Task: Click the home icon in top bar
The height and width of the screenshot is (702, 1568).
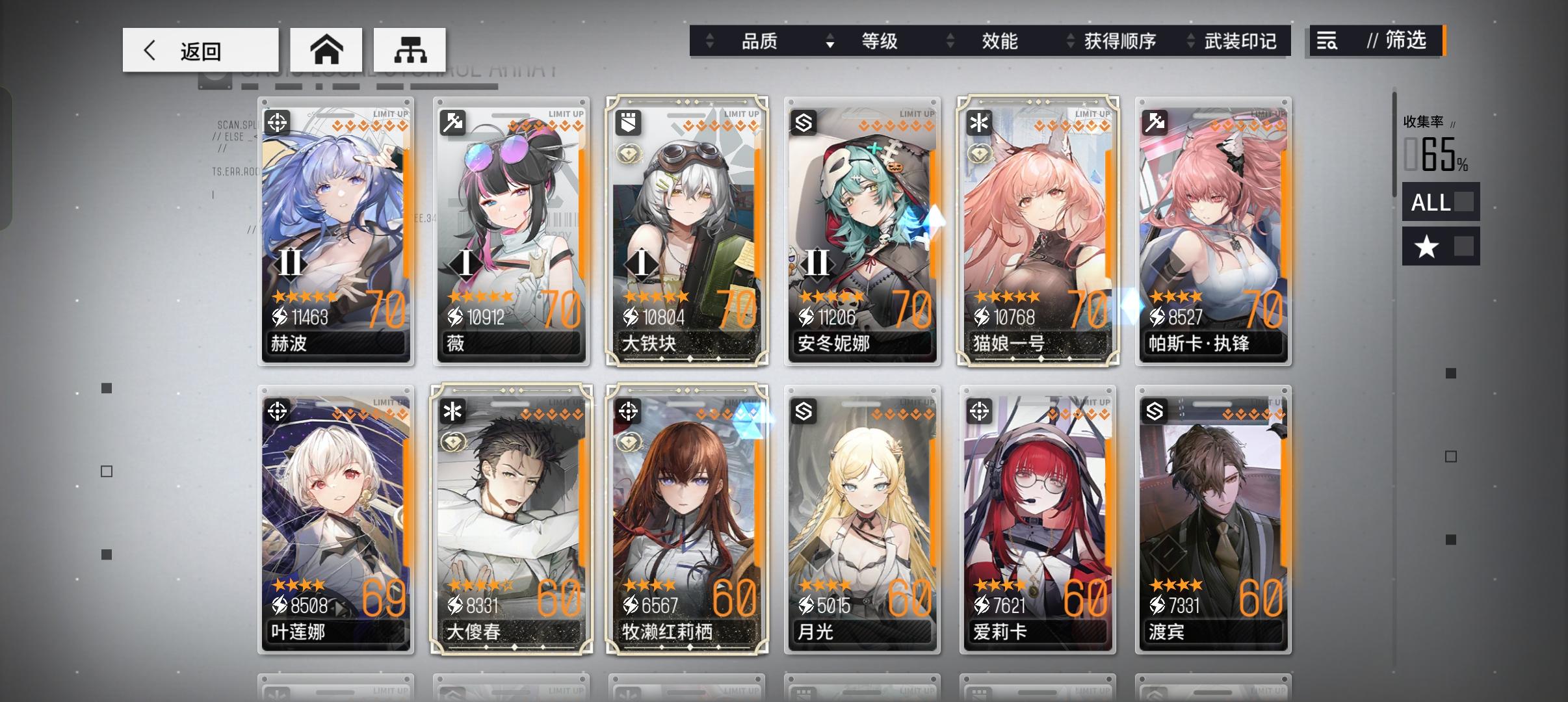Action: [x=327, y=49]
